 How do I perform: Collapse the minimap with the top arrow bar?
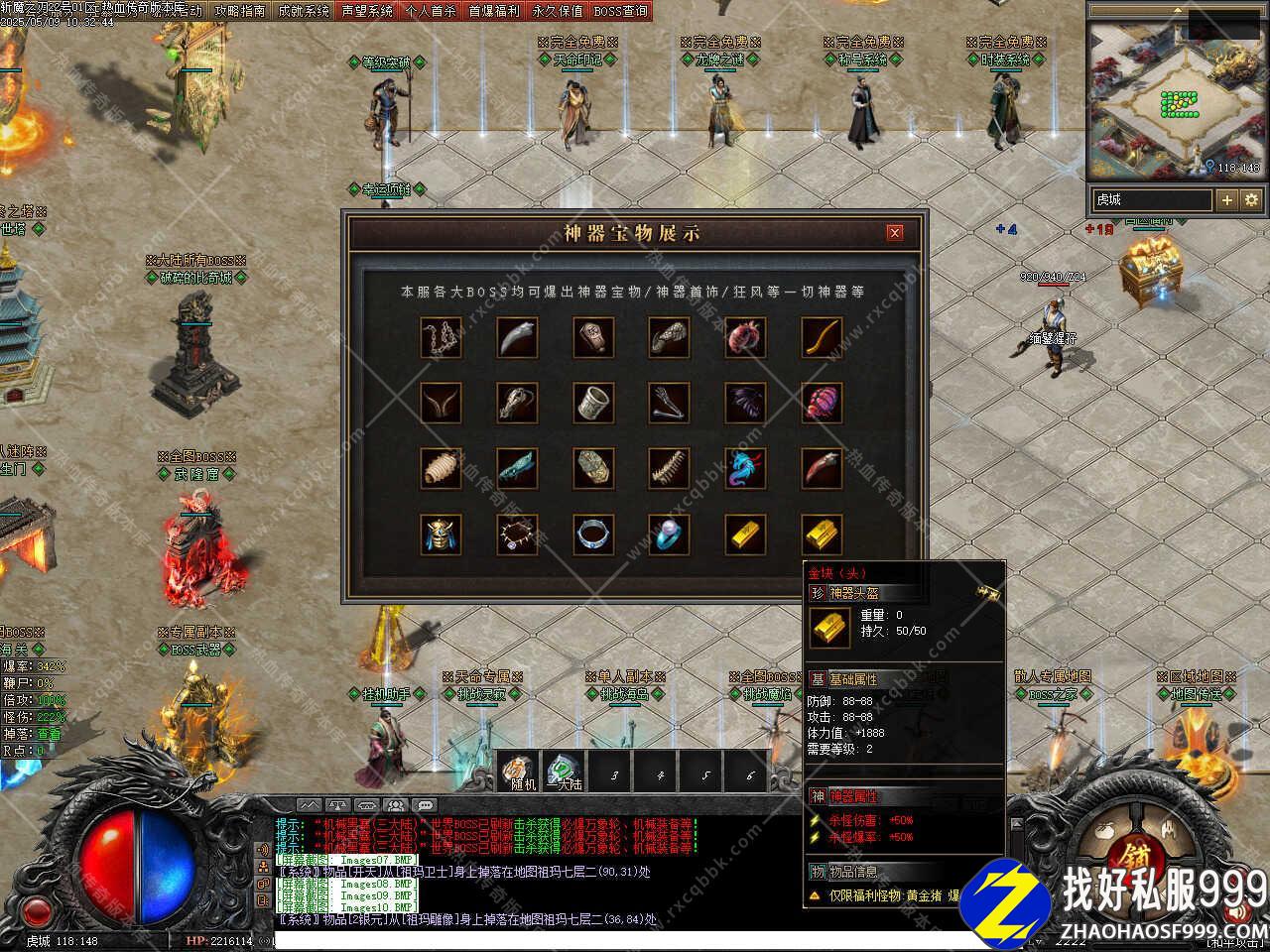tap(1176, 10)
